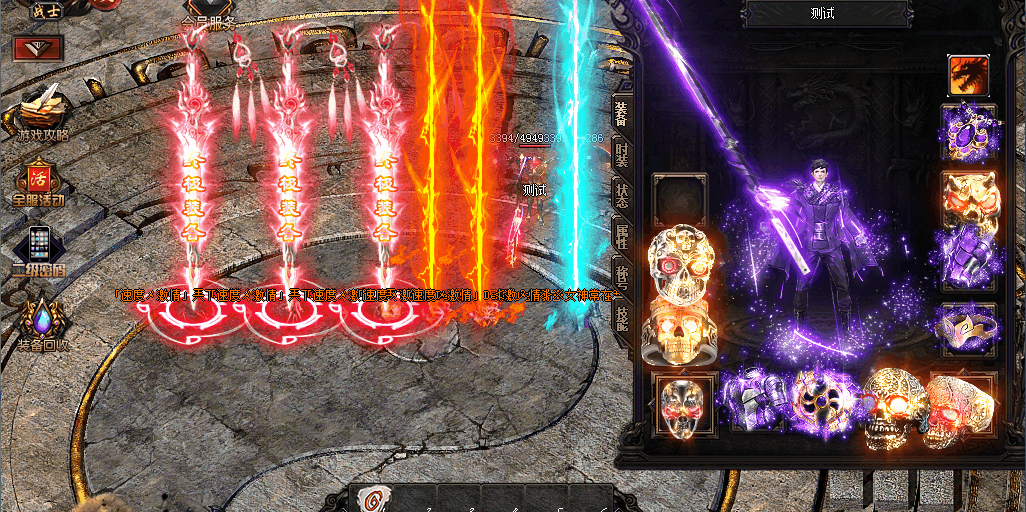
Task: Click the red collapse arrow button
Action: click(x=39, y=47)
